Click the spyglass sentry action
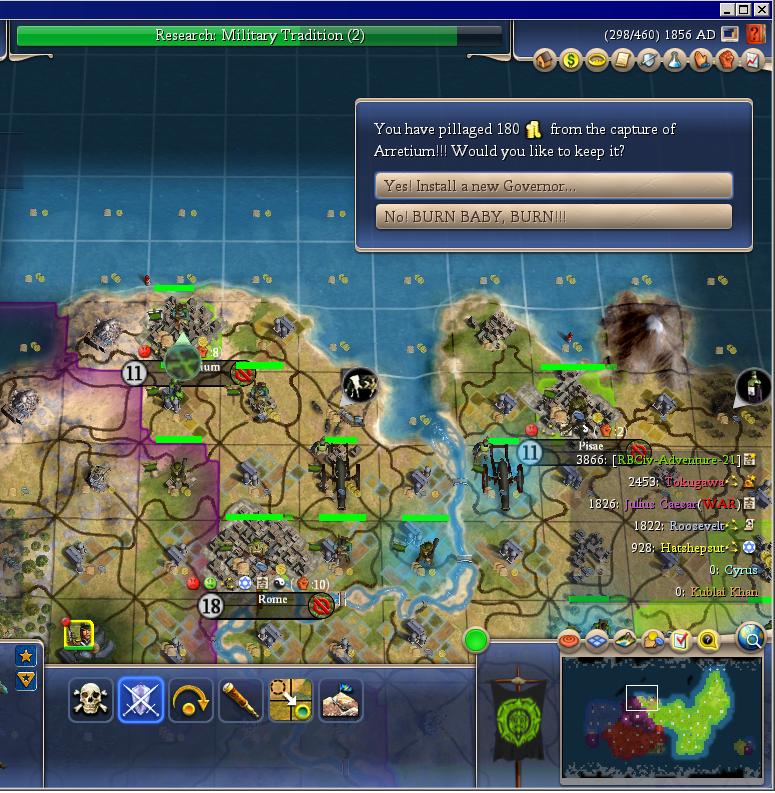 tap(240, 700)
